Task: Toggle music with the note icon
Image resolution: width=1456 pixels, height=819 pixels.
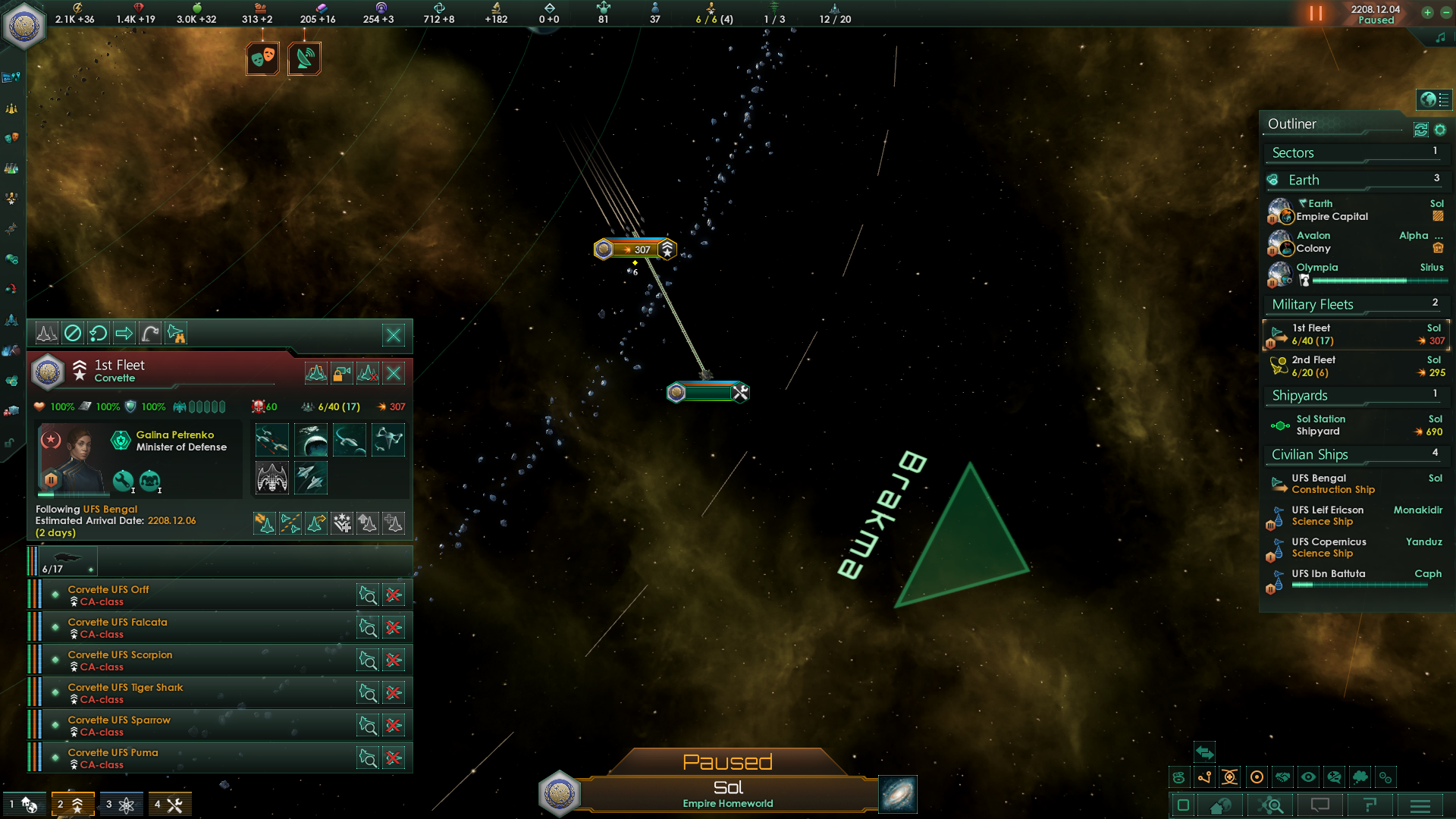Action: pos(1442,36)
